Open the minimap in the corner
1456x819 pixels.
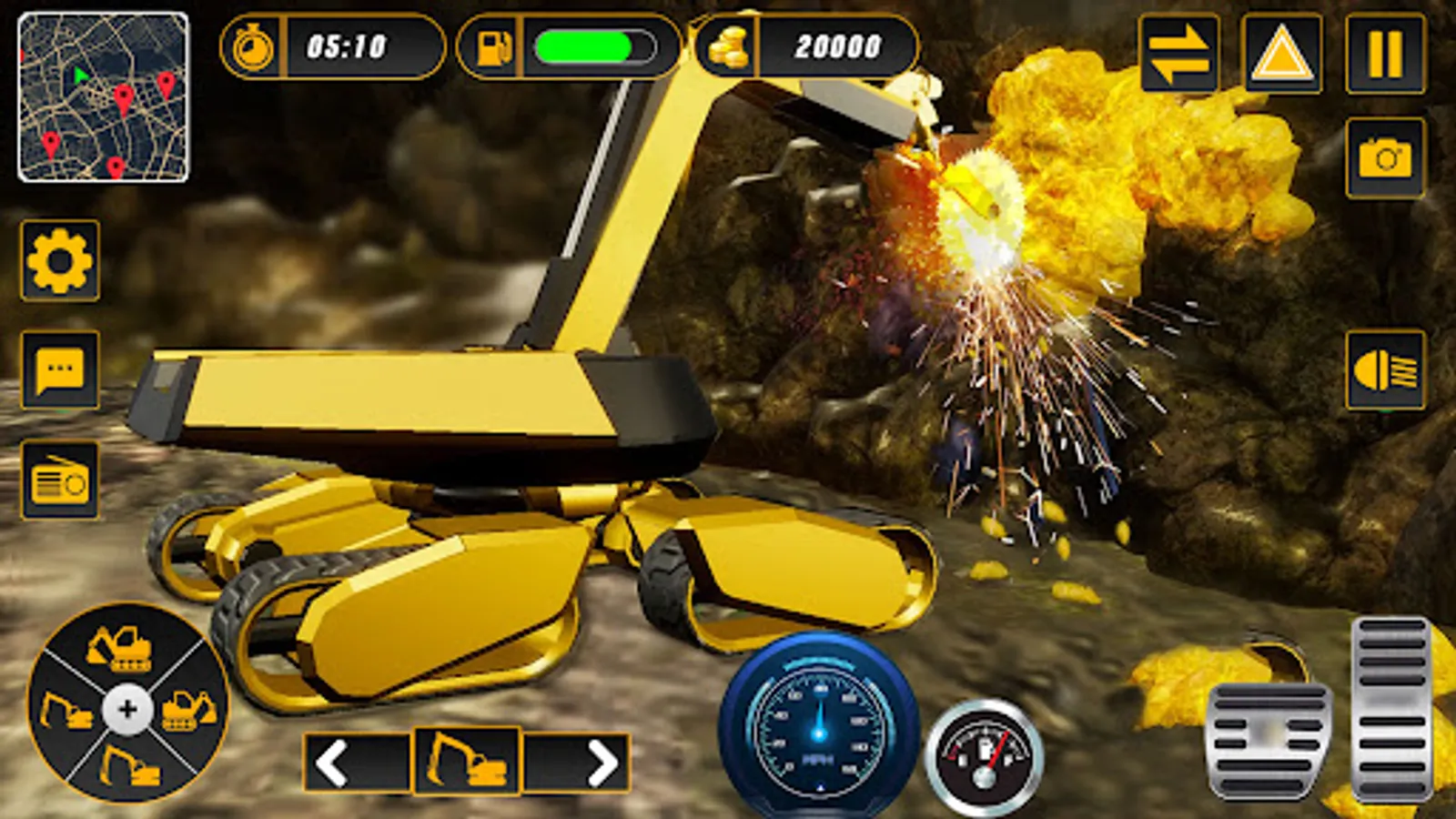pyautogui.click(x=103, y=97)
